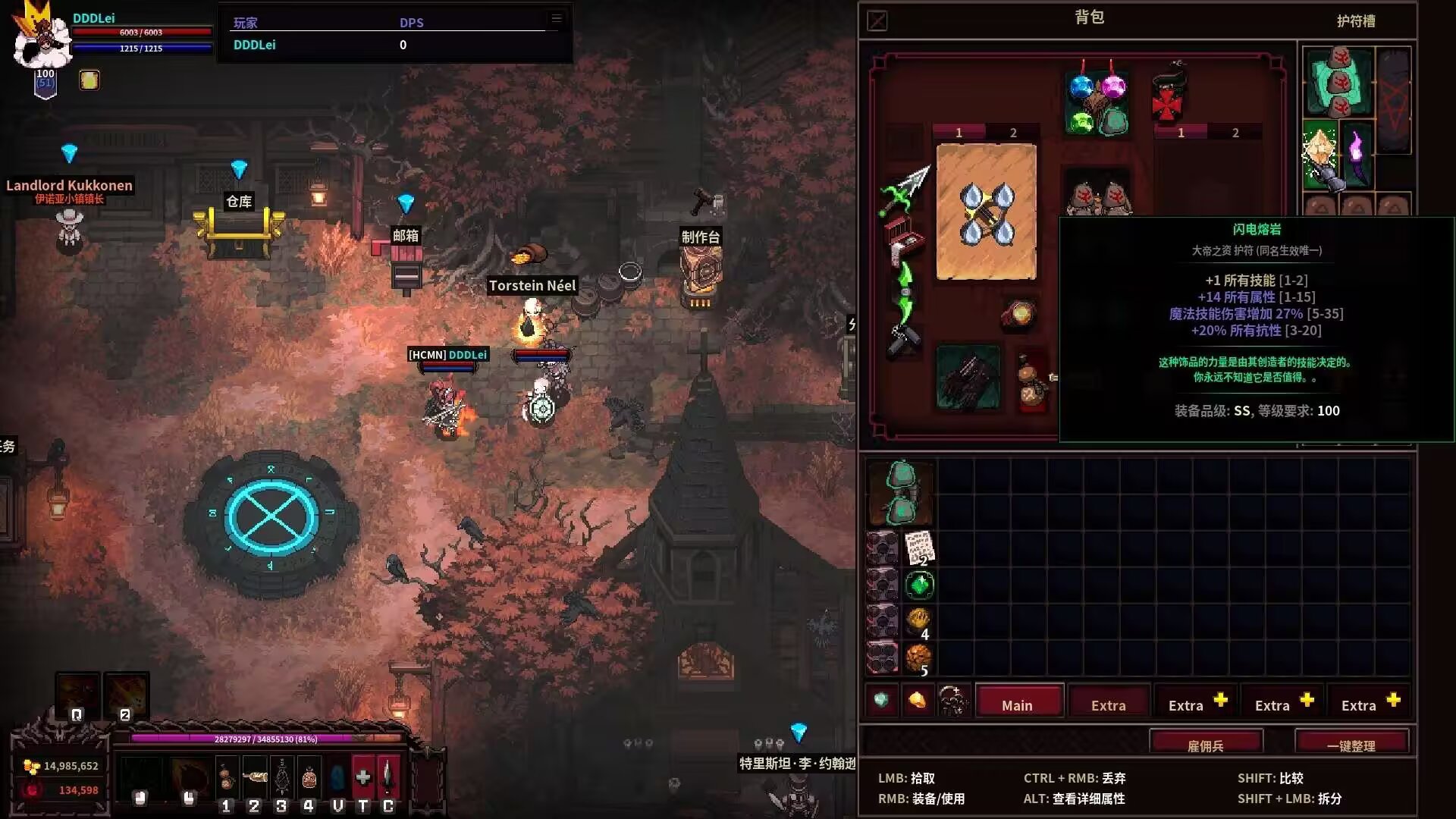Image resolution: width=1456 pixels, height=819 pixels.
Task: Use the hotbar potion in slot 1
Action: (x=226, y=779)
